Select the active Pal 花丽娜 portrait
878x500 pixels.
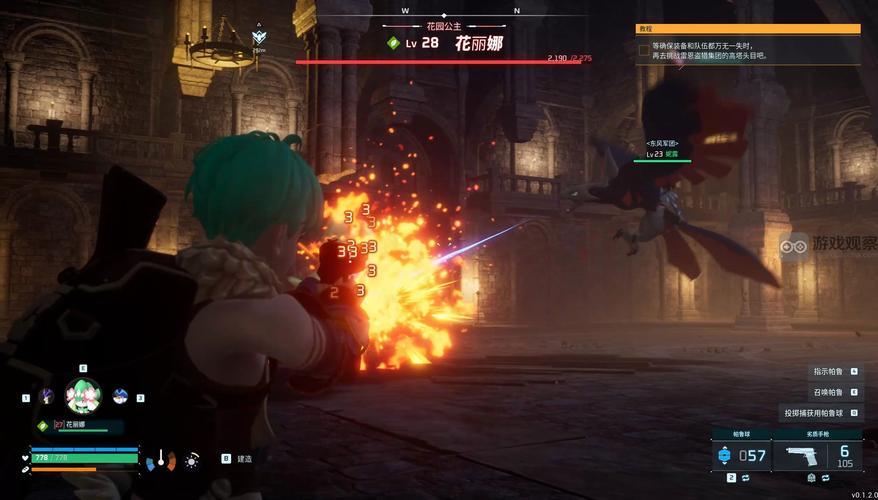83,395
